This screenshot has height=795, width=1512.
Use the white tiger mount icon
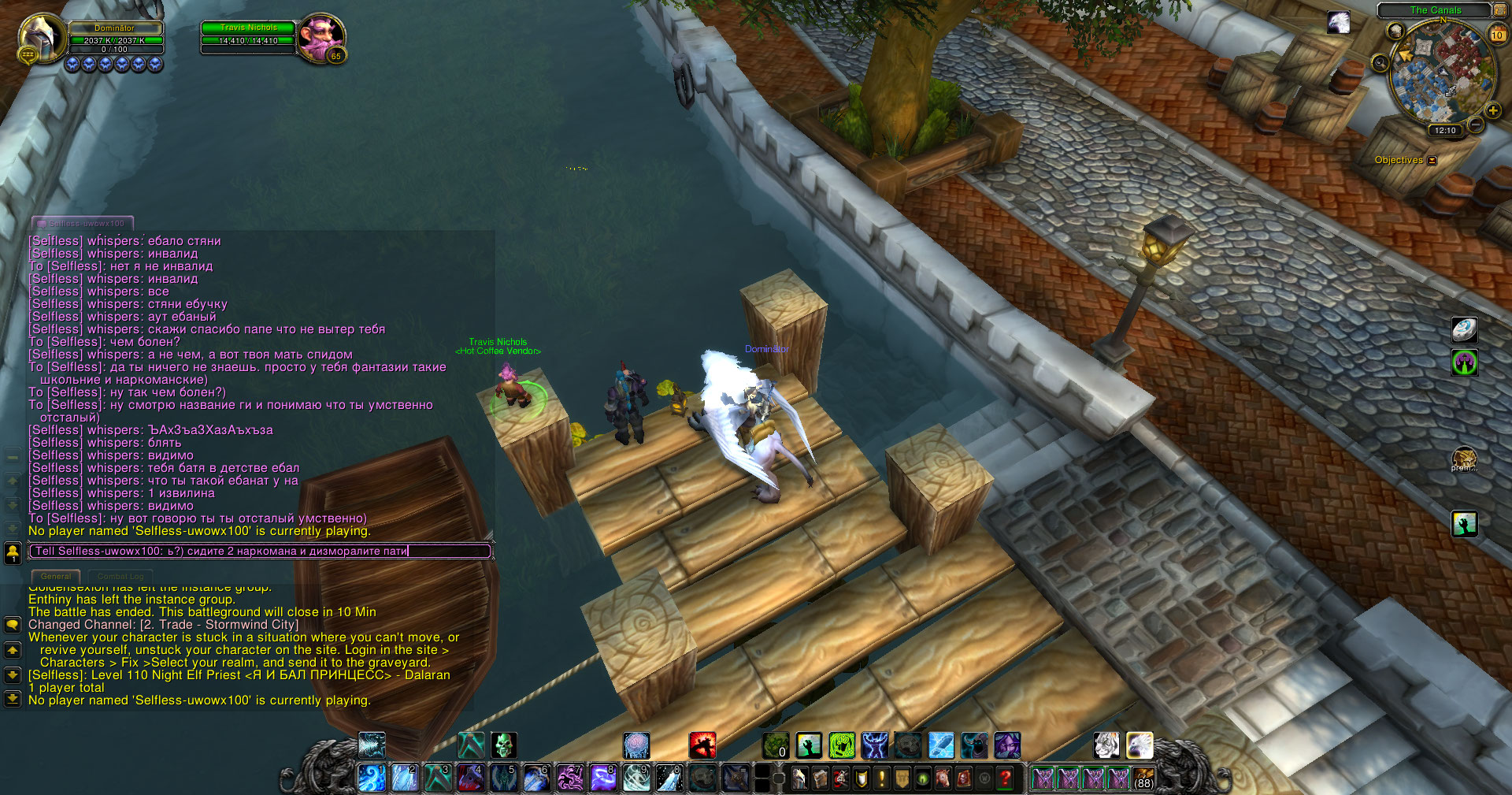pos(1106,745)
